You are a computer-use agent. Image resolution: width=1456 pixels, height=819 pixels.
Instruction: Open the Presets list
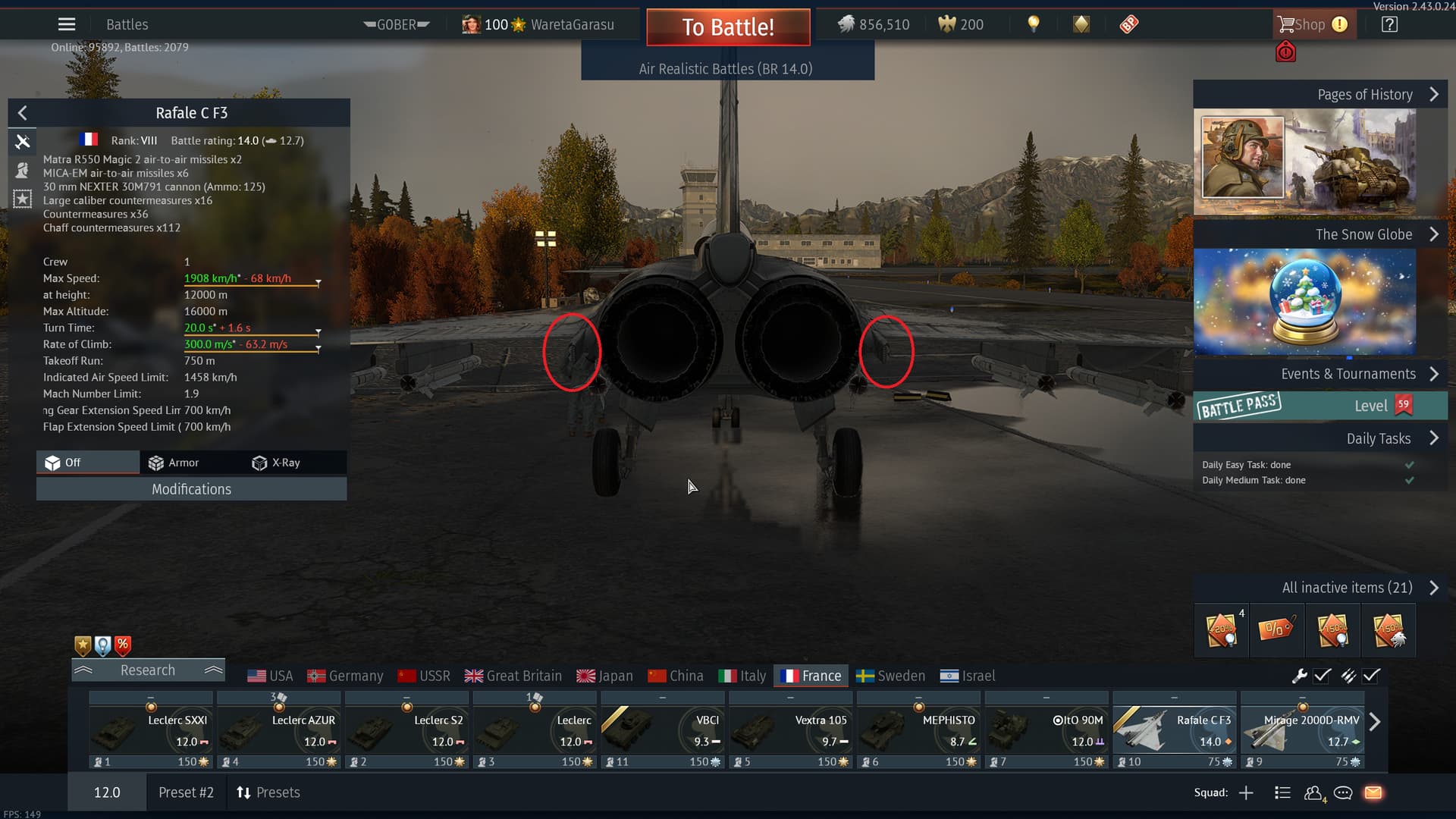tap(268, 792)
